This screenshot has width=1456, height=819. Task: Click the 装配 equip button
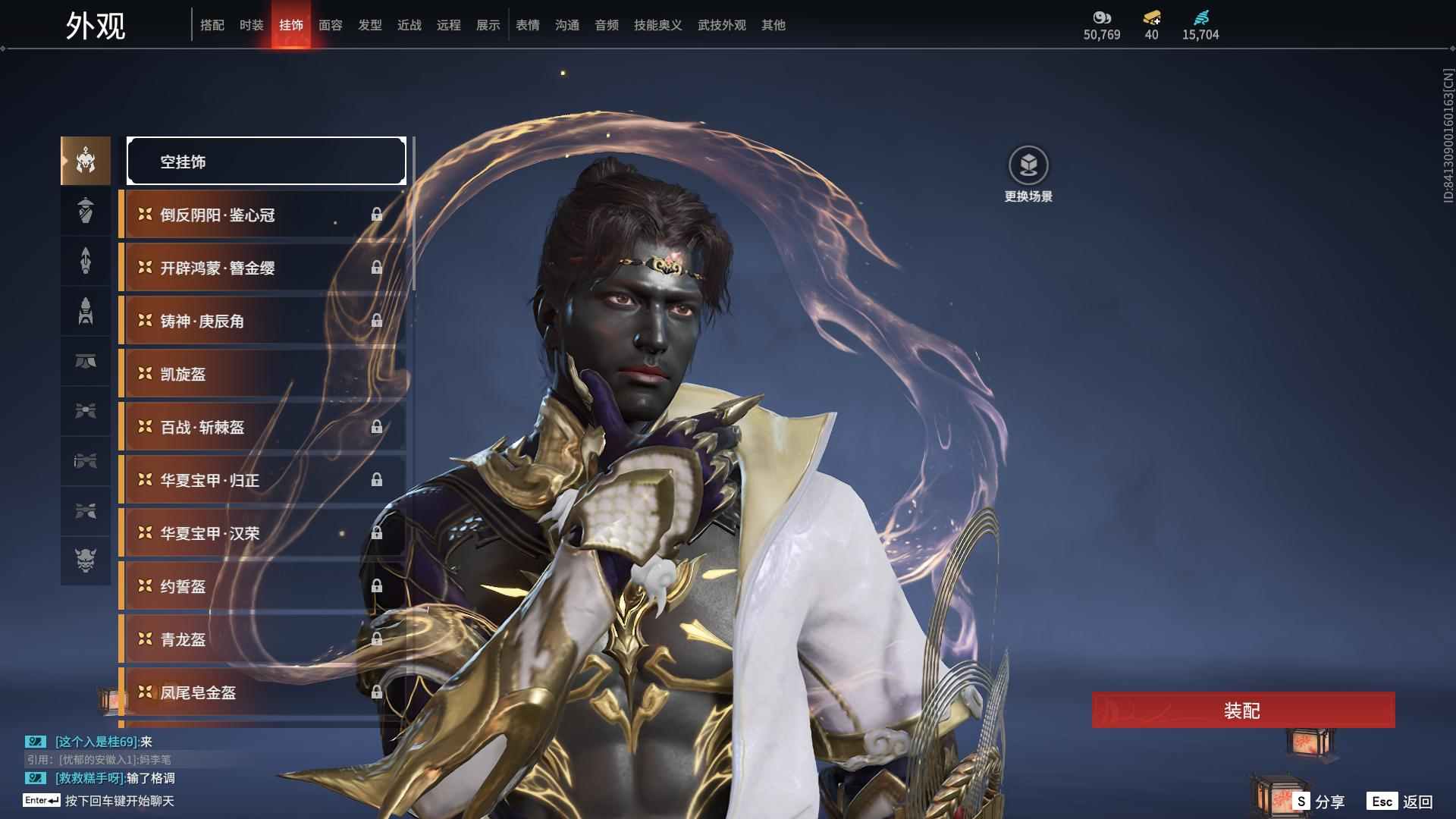click(1243, 711)
